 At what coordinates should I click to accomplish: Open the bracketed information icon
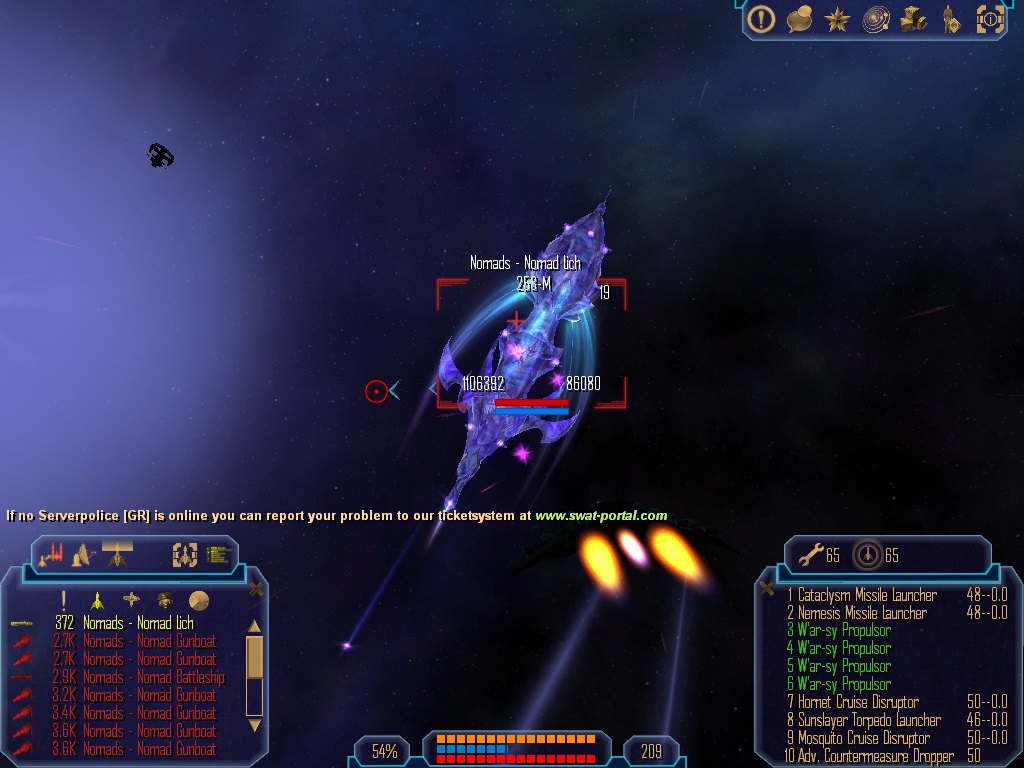tap(989, 19)
